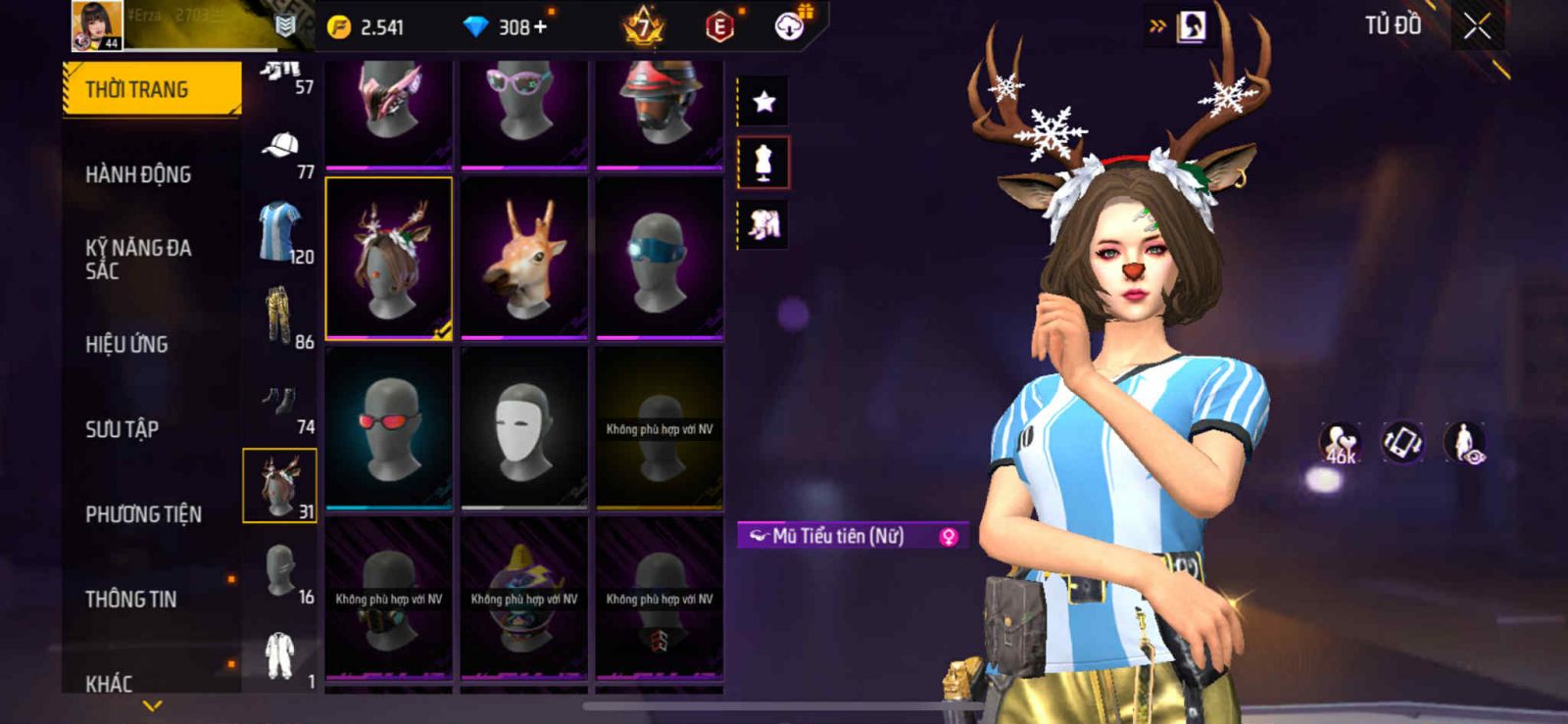
Task: Select Kỹ Năng Đa Sắc tab
Action: pyautogui.click(x=138, y=259)
